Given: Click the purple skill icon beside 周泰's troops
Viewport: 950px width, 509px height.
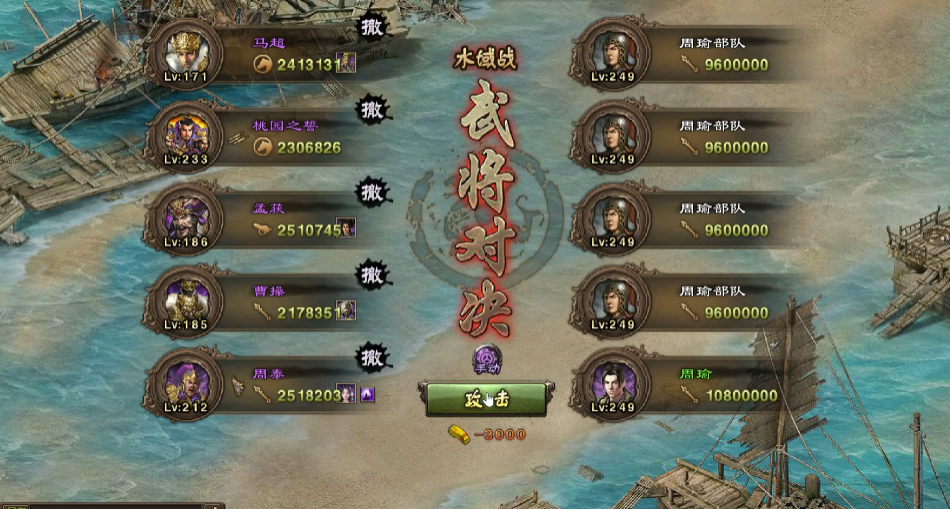Looking at the screenshot, I should click(x=367, y=394).
